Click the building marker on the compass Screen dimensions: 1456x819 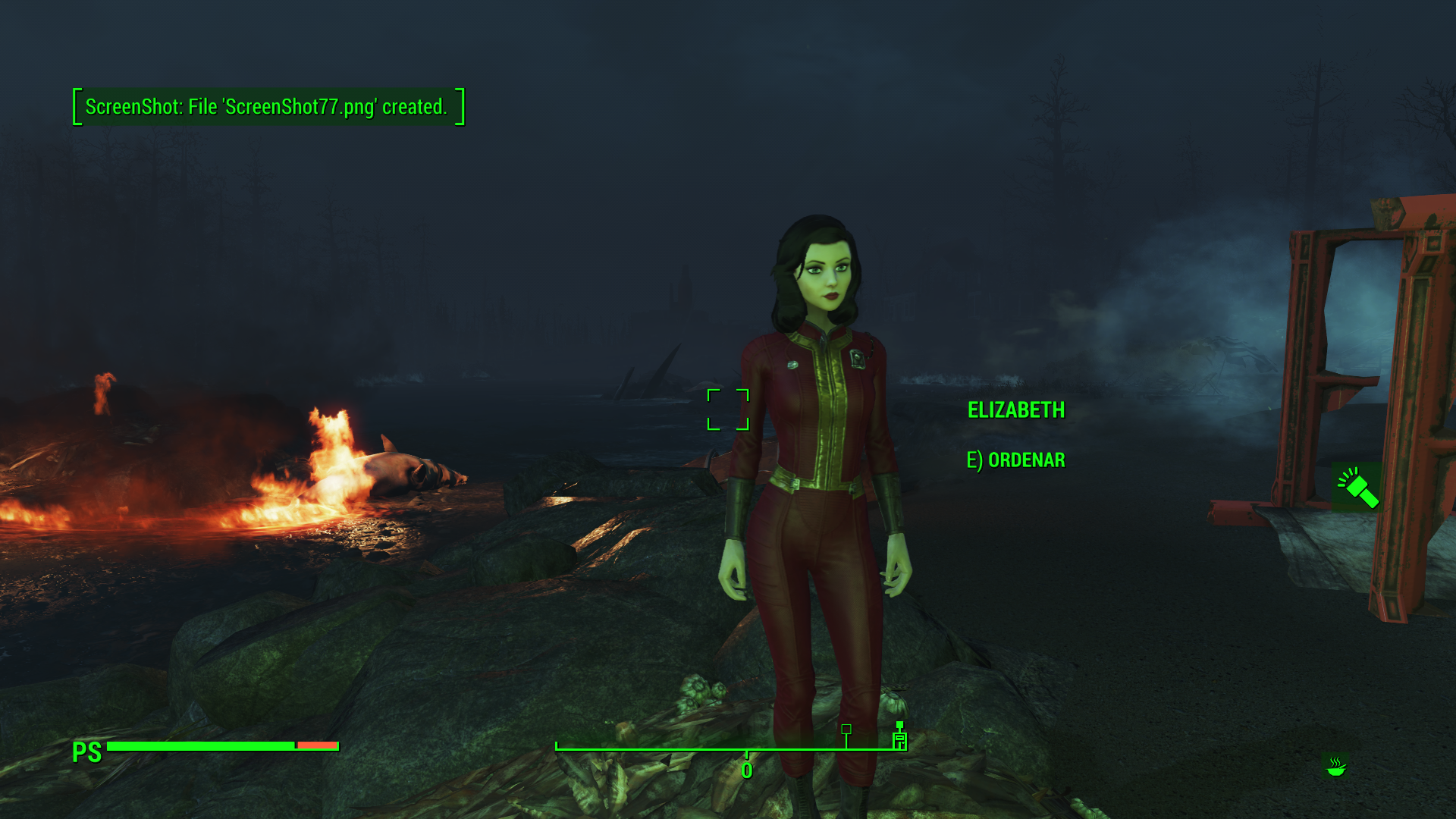point(899,738)
